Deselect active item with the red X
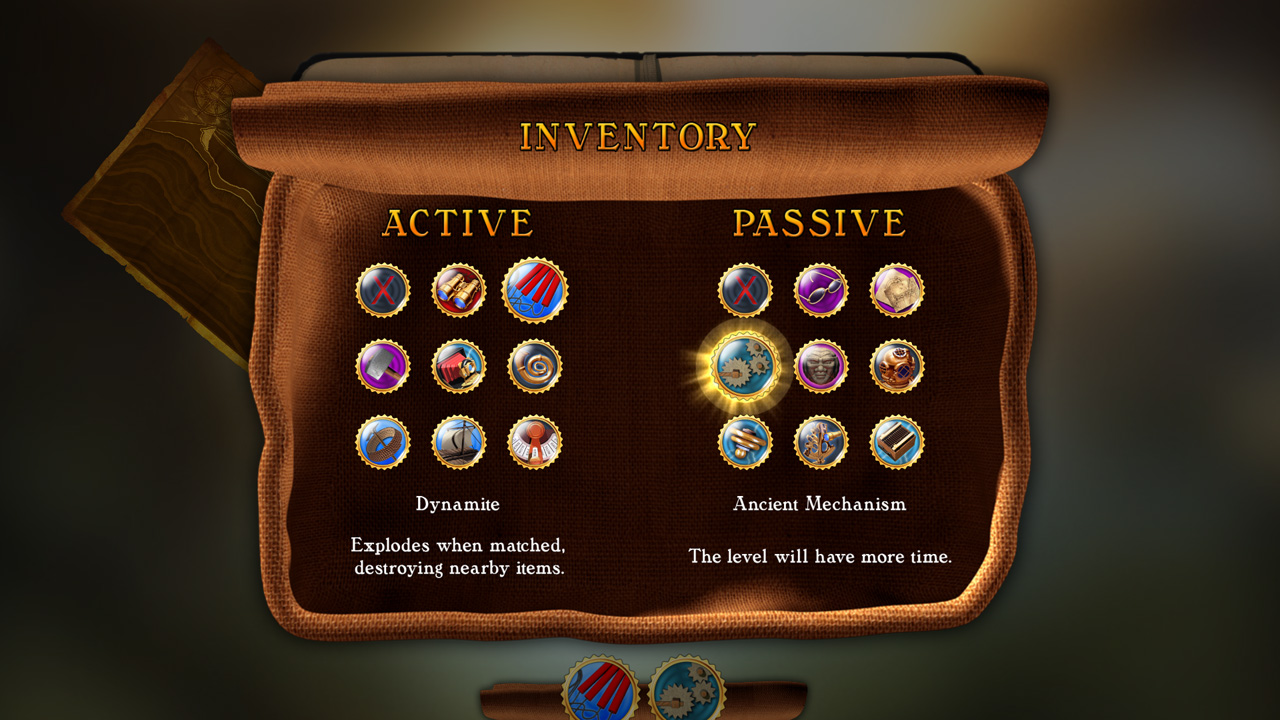 381,290
